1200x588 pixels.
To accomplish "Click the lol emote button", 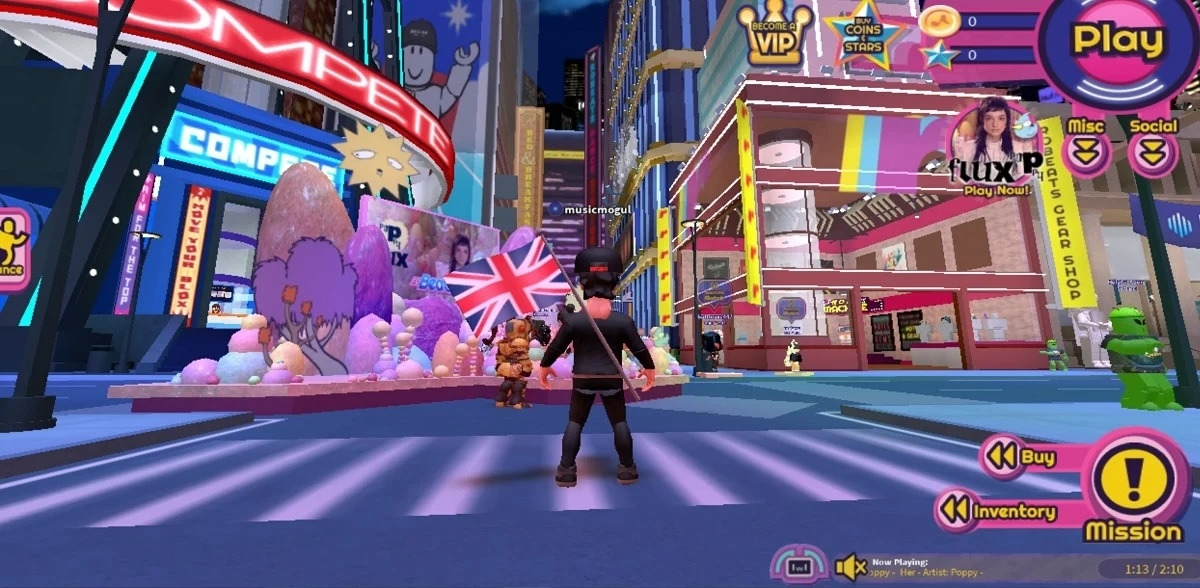I will pyautogui.click(x=798, y=566).
